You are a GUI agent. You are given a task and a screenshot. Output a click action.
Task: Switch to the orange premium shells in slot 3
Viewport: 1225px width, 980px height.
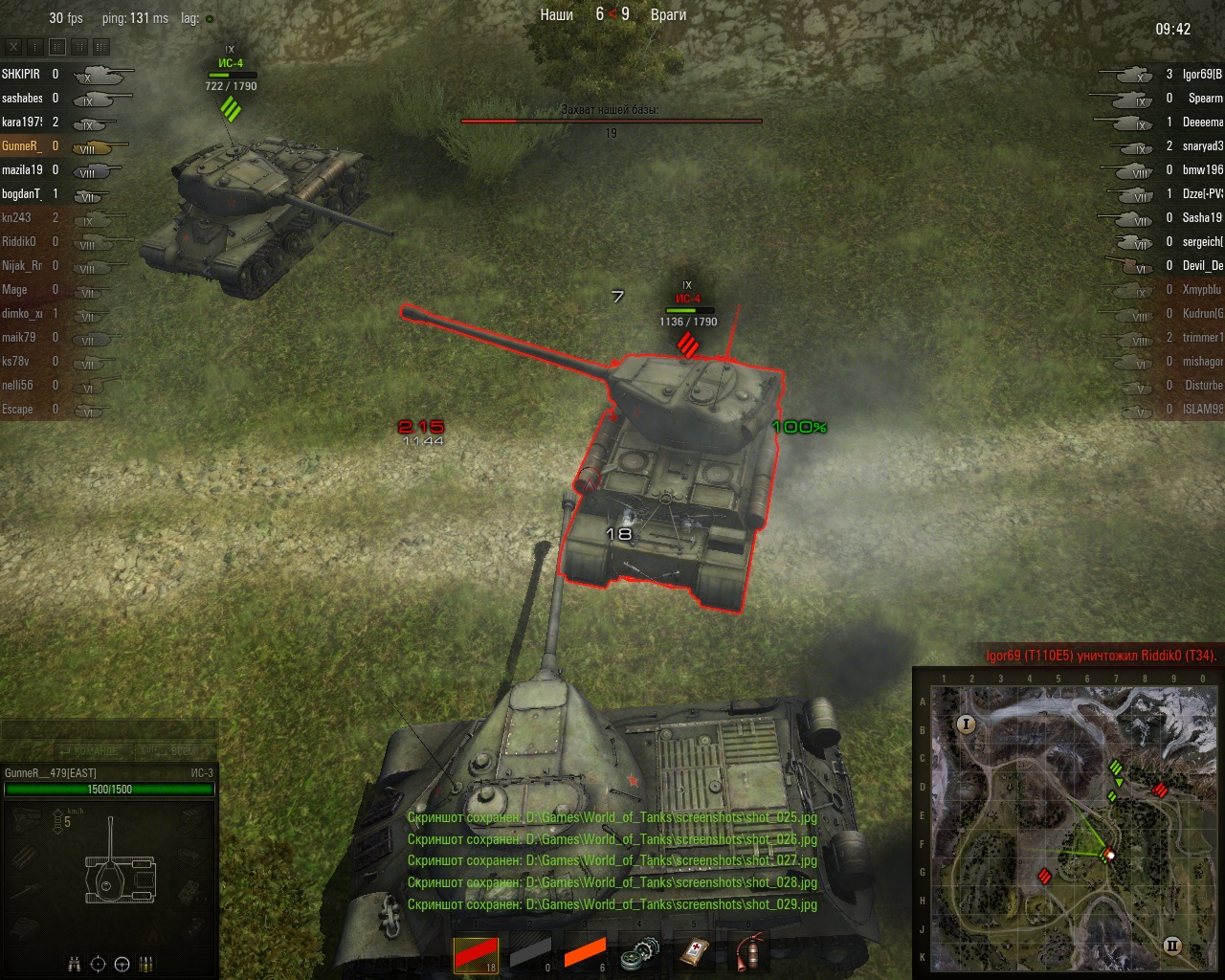pyautogui.click(x=584, y=953)
